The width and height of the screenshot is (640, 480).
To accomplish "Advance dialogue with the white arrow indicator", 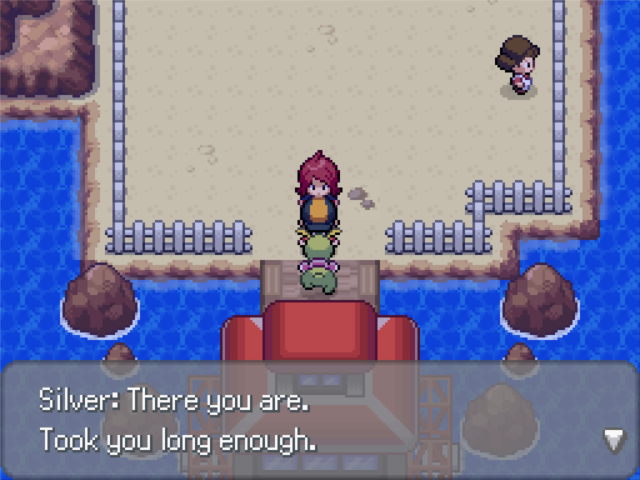I will 614,438.
